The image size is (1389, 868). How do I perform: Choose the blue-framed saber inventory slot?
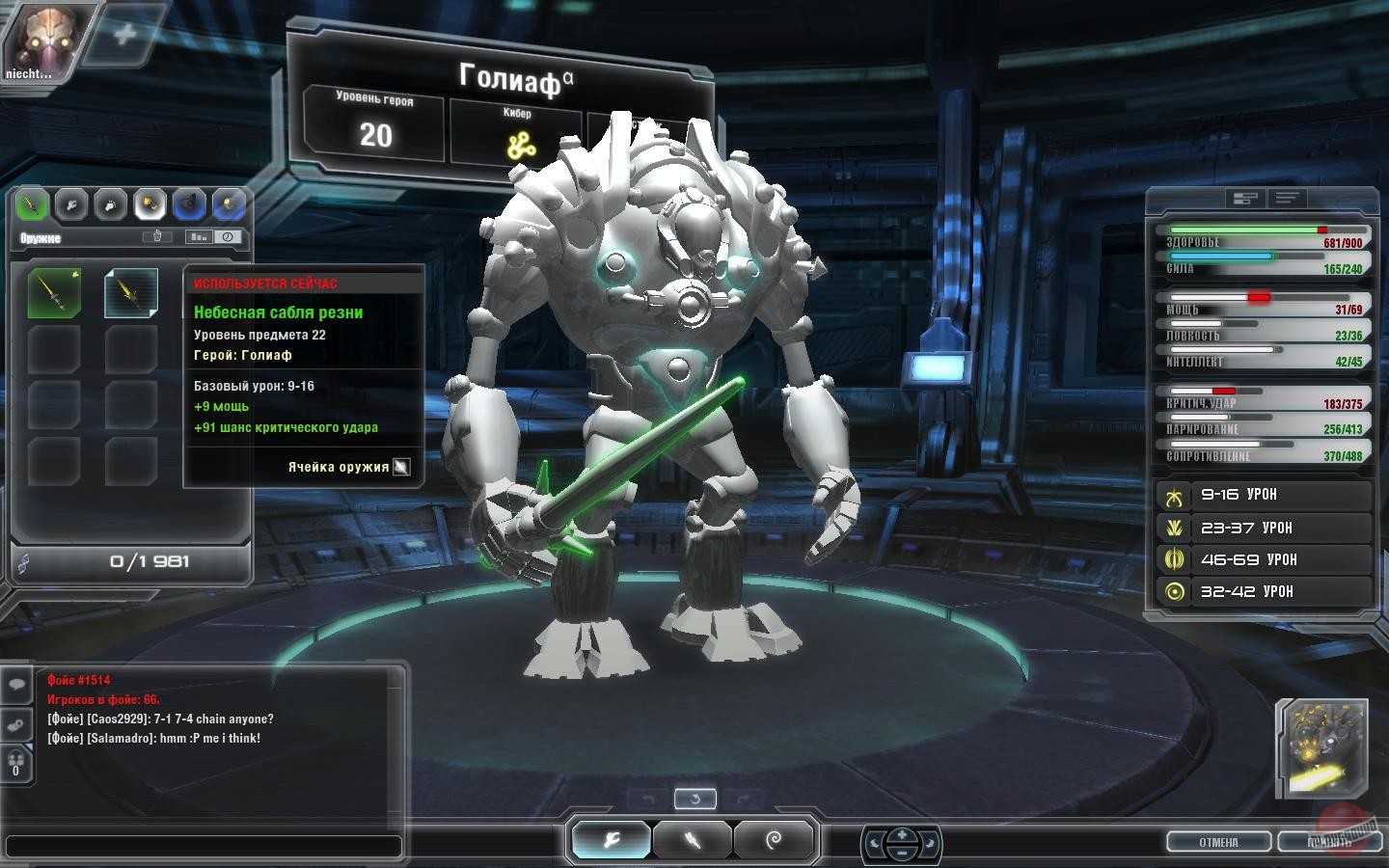[130, 293]
